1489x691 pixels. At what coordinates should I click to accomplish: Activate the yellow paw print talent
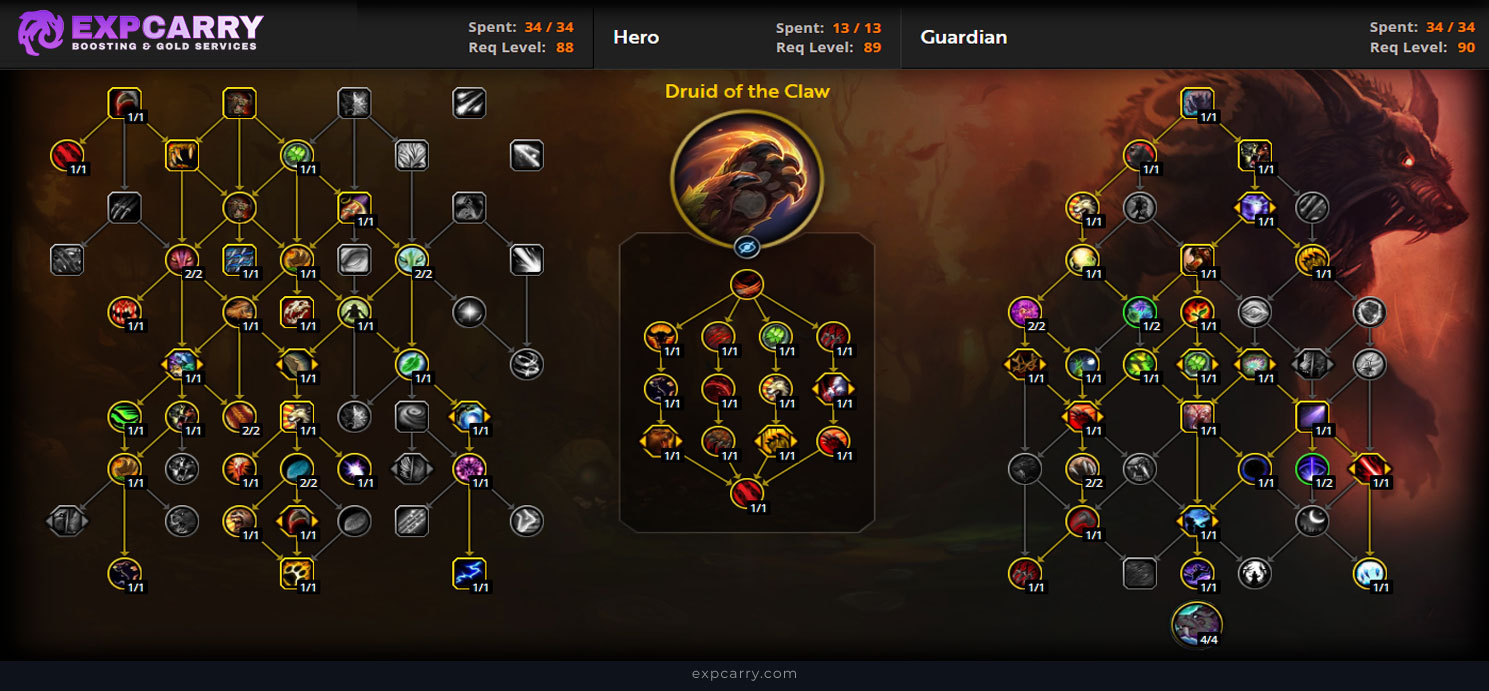tap(297, 573)
